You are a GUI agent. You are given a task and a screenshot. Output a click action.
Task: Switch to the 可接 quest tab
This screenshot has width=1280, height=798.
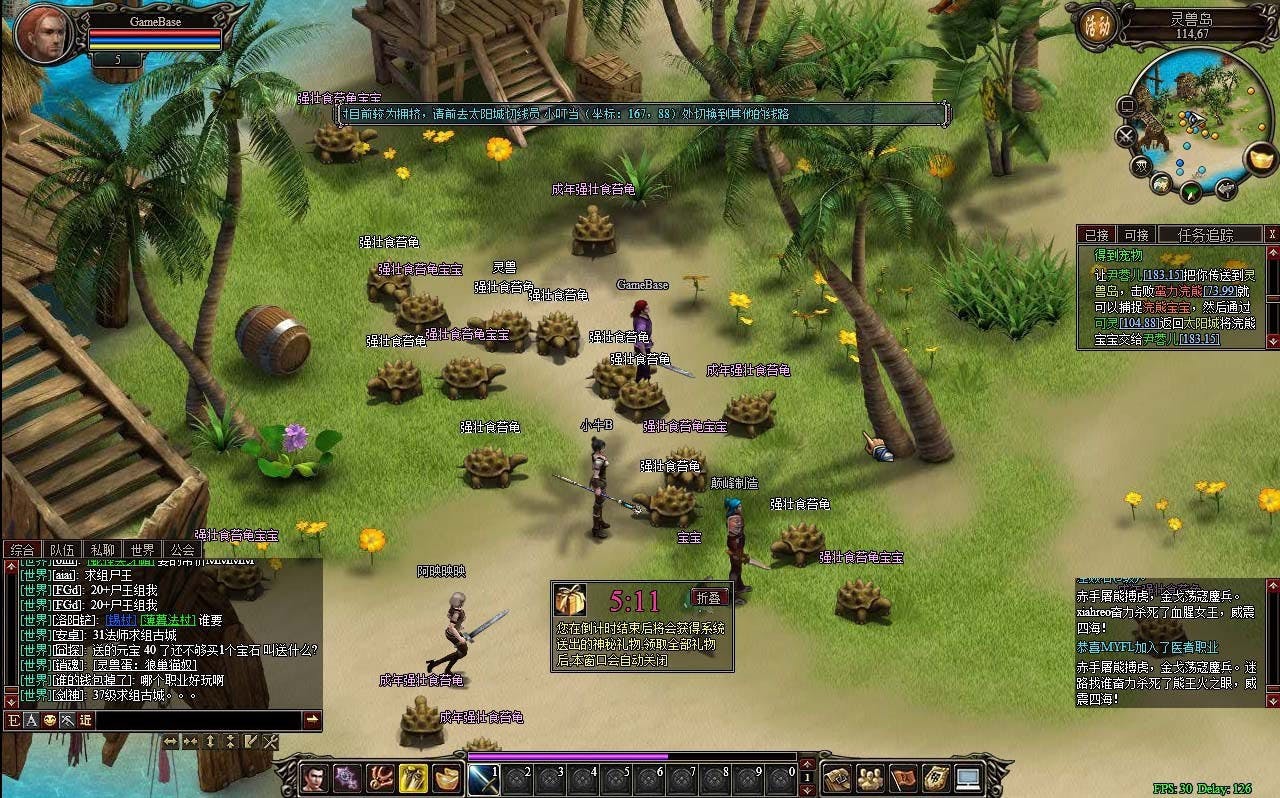pos(1136,235)
